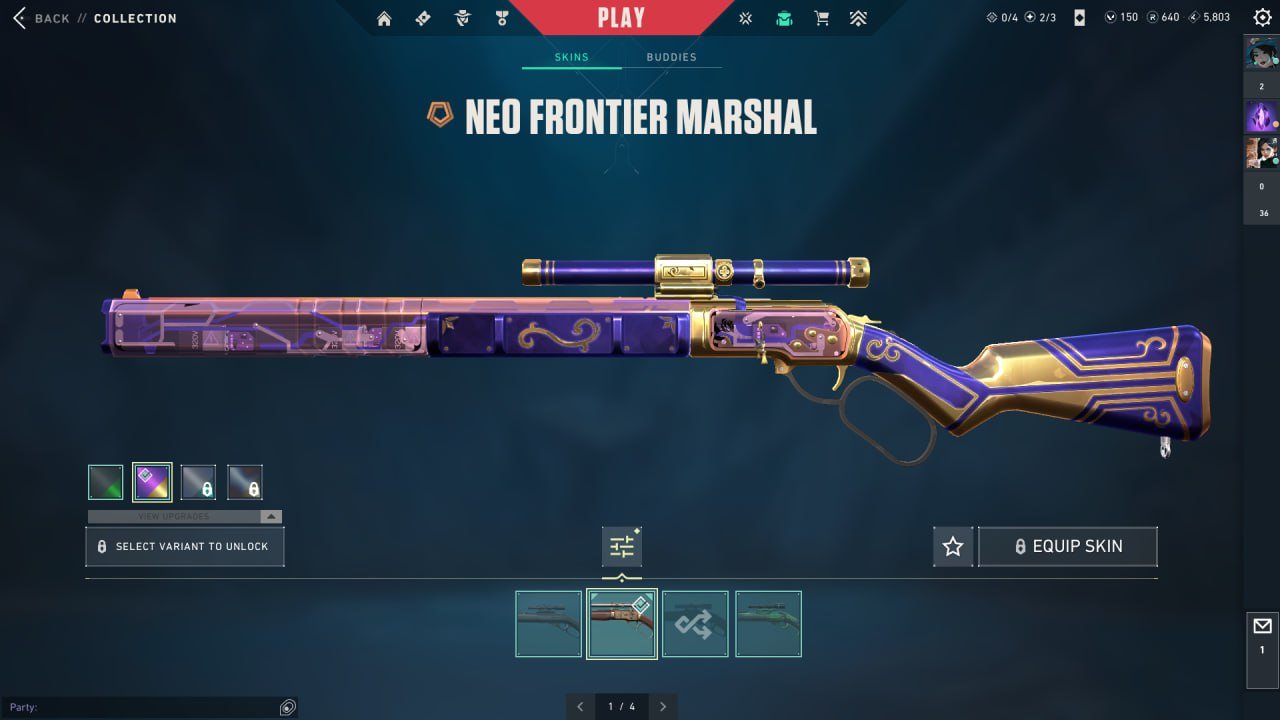
Task: Select the green variant swatch
Action: click(105, 481)
